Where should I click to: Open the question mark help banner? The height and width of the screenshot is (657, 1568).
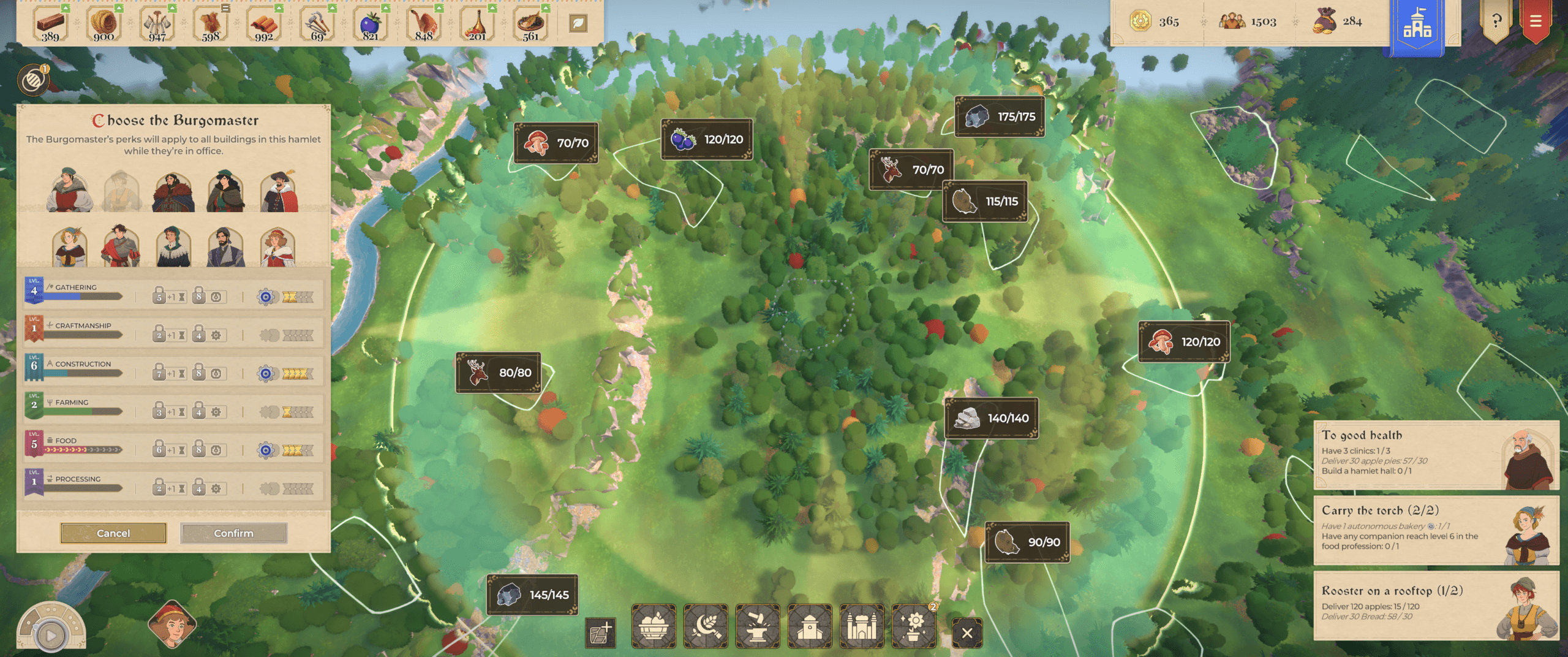[1496, 21]
